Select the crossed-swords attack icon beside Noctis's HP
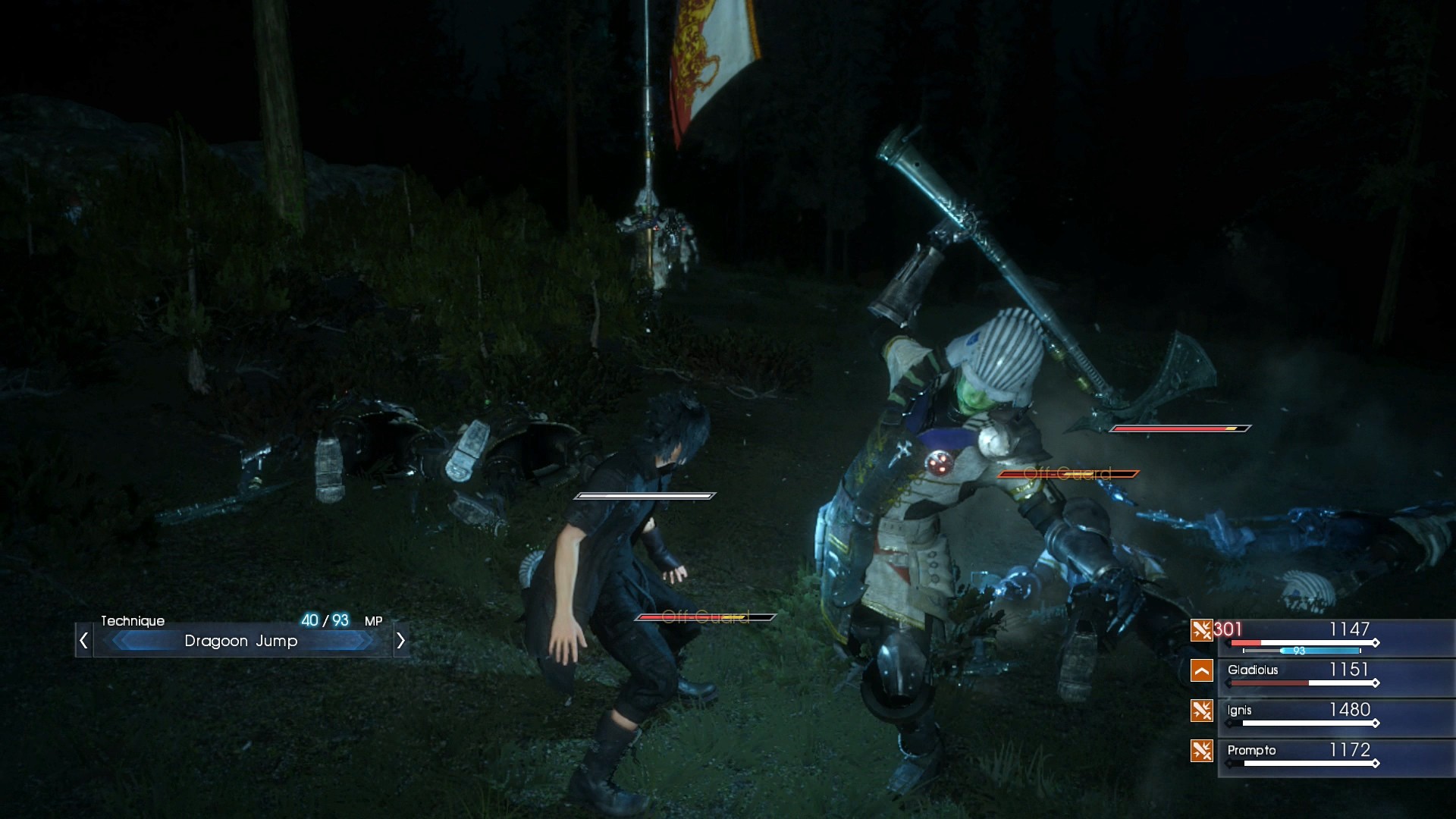The image size is (1456, 819). coord(1203,629)
